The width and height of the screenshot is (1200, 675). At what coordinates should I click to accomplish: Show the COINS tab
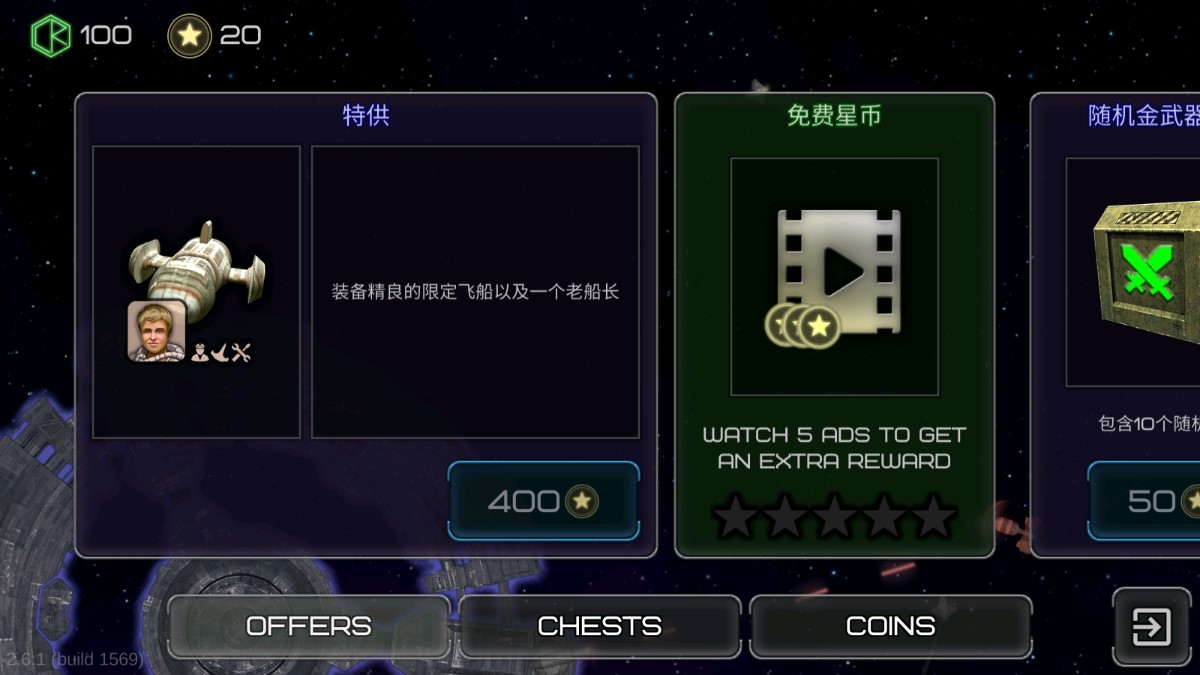(x=890, y=627)
